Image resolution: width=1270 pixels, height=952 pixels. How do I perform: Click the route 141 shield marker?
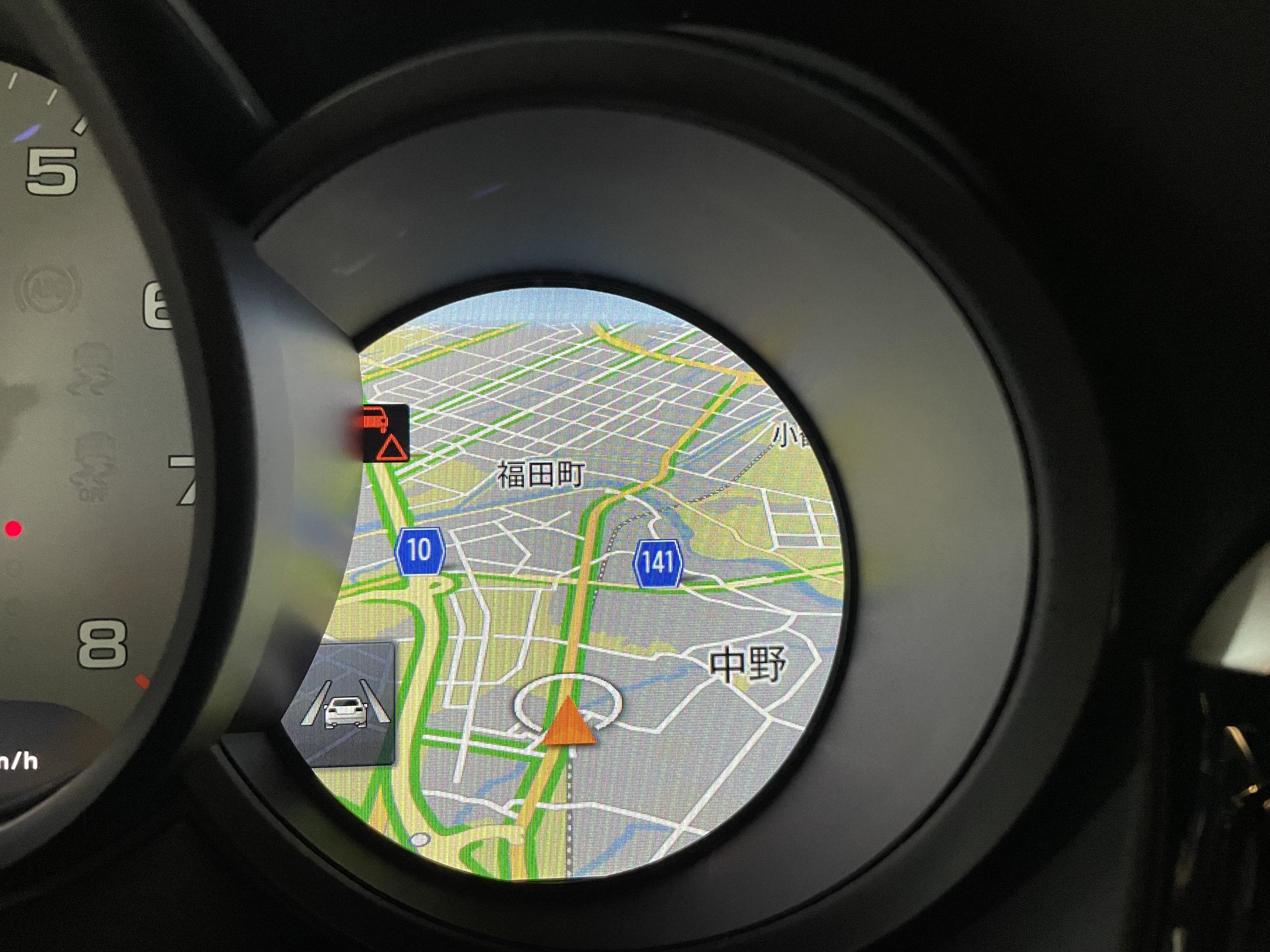[x=658, y=563]
